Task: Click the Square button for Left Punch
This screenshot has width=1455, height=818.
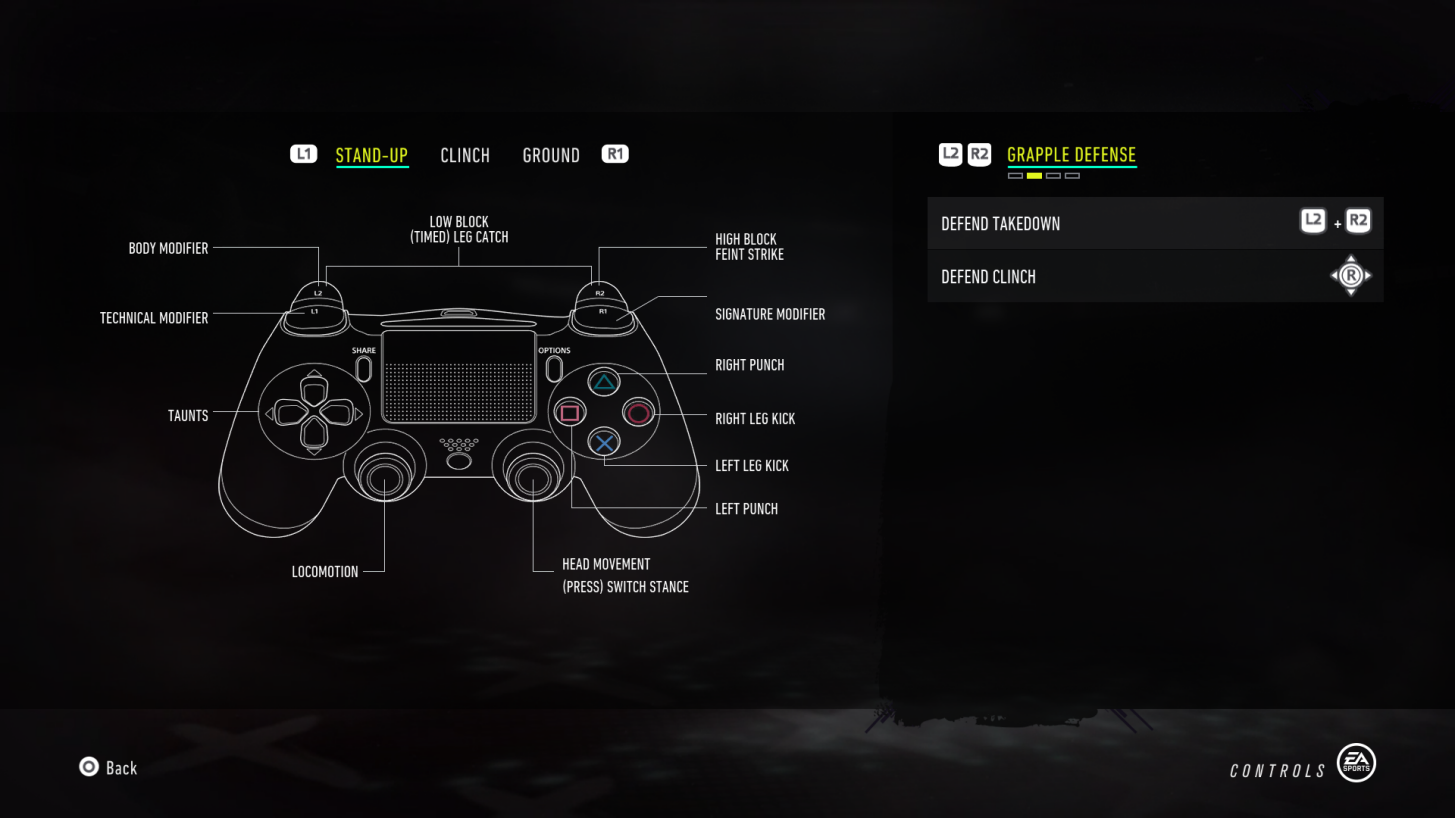Action: [x=570, y=413]
